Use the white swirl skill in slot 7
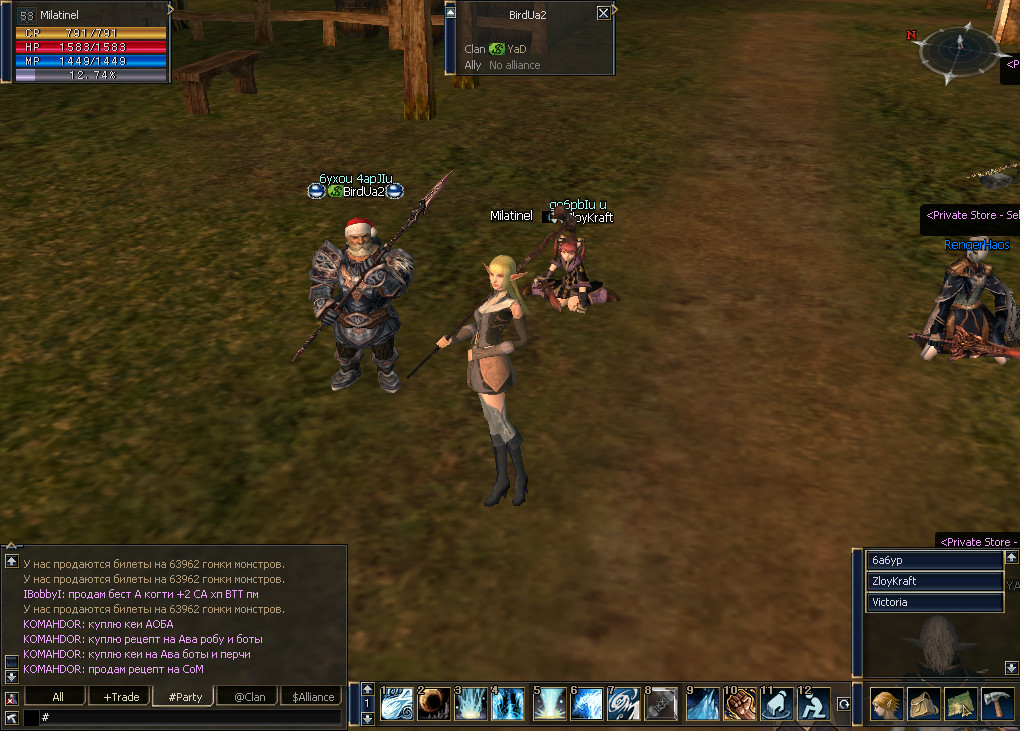 tap(624, 703)
